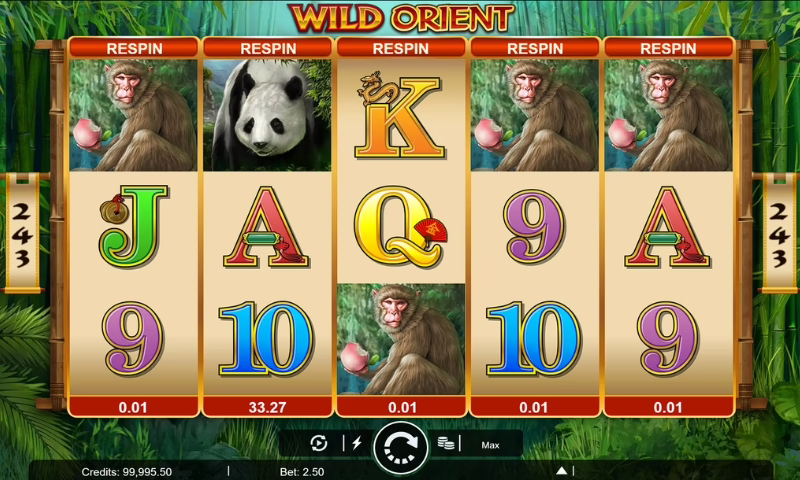Toggle the lightning bolt quick spin
Image resolution: width=800 pixels, height=480 pixels.
click(x=355, y=444)
